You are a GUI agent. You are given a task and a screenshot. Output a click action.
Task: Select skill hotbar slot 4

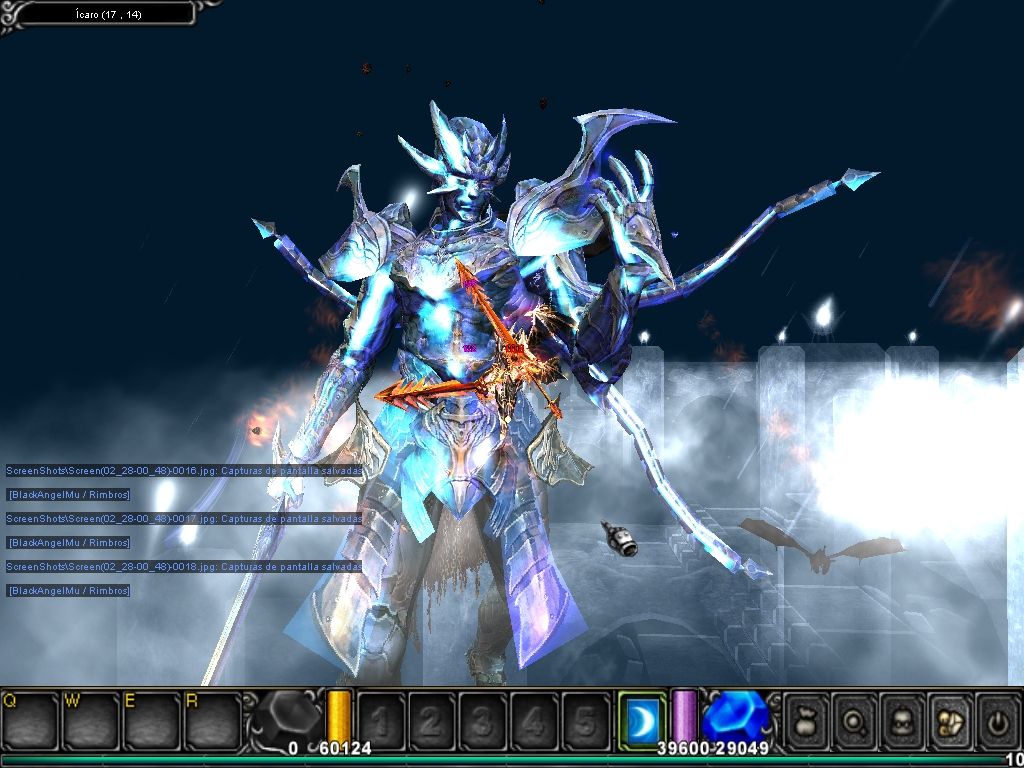534,720
